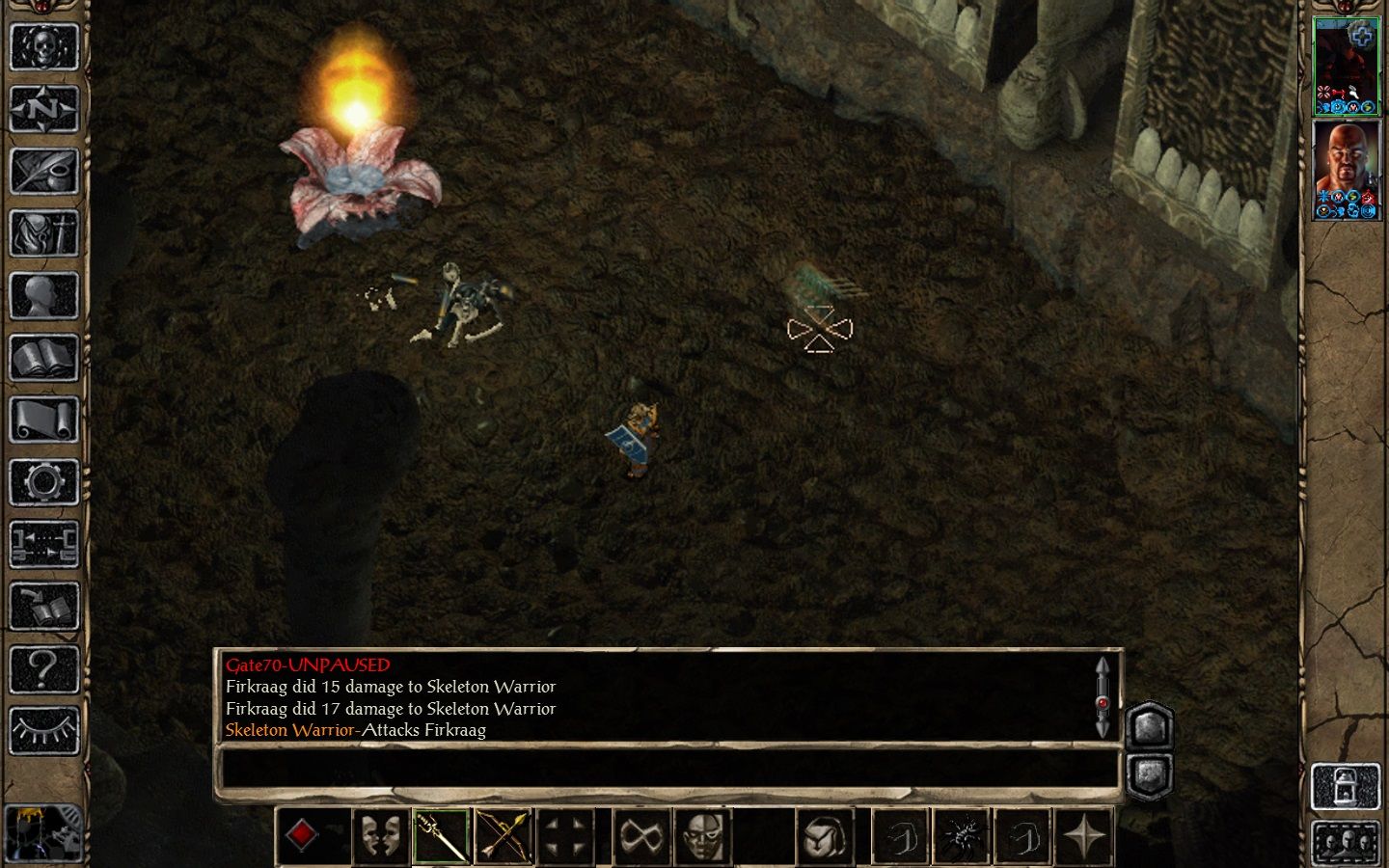Show the character record head icon
This screenshot has height=868, width=1389.
coord(43,295)
